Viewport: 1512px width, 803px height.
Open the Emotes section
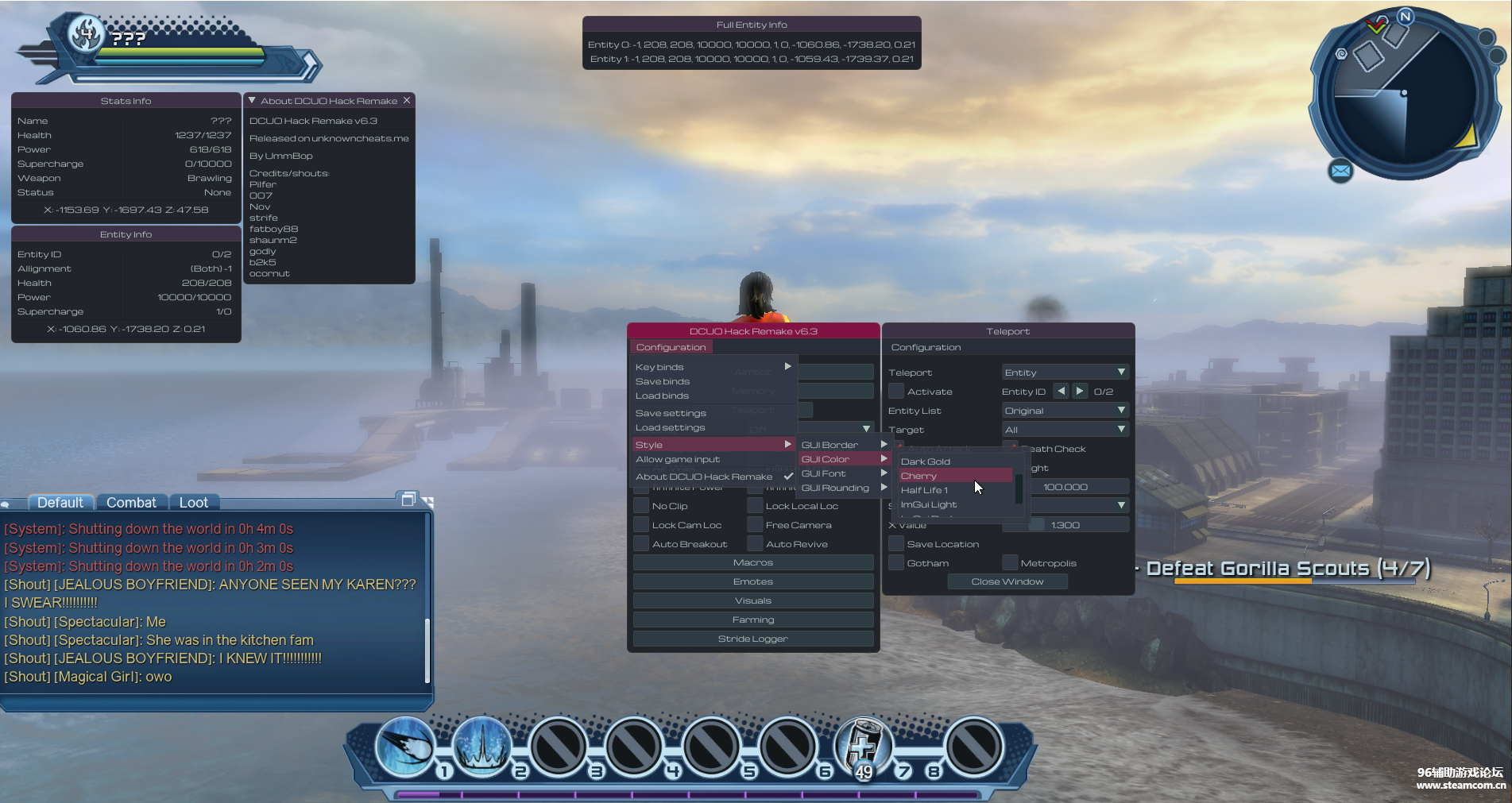(x=752, y=581)
